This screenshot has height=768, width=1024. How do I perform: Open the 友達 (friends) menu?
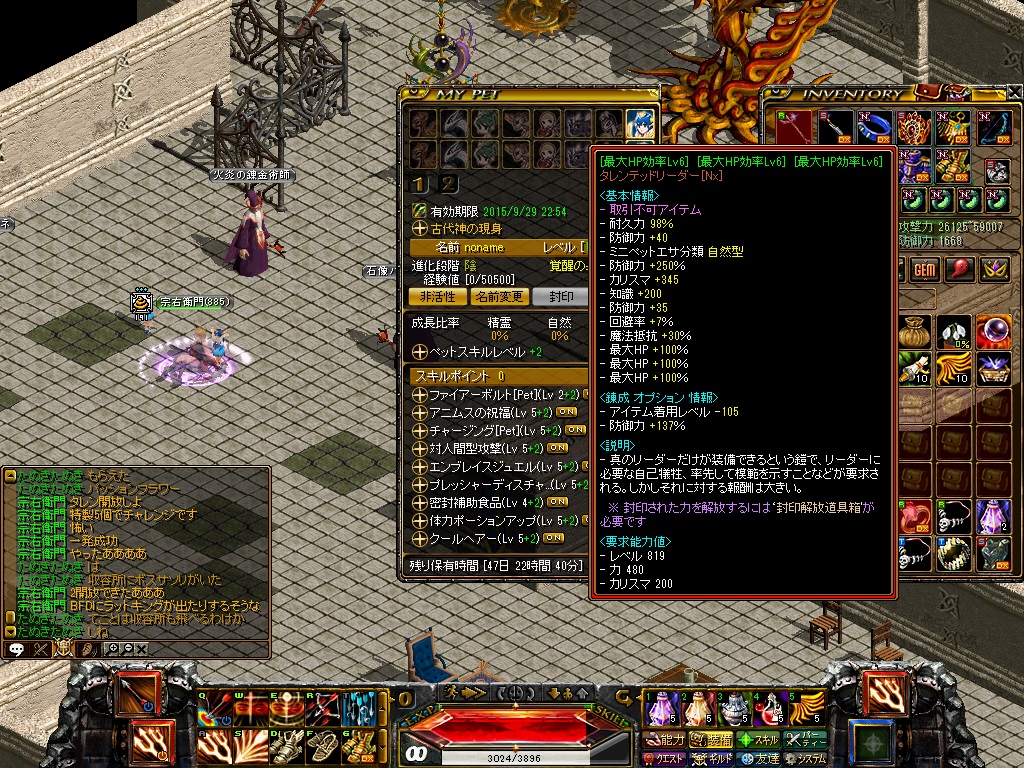point(758,759)
